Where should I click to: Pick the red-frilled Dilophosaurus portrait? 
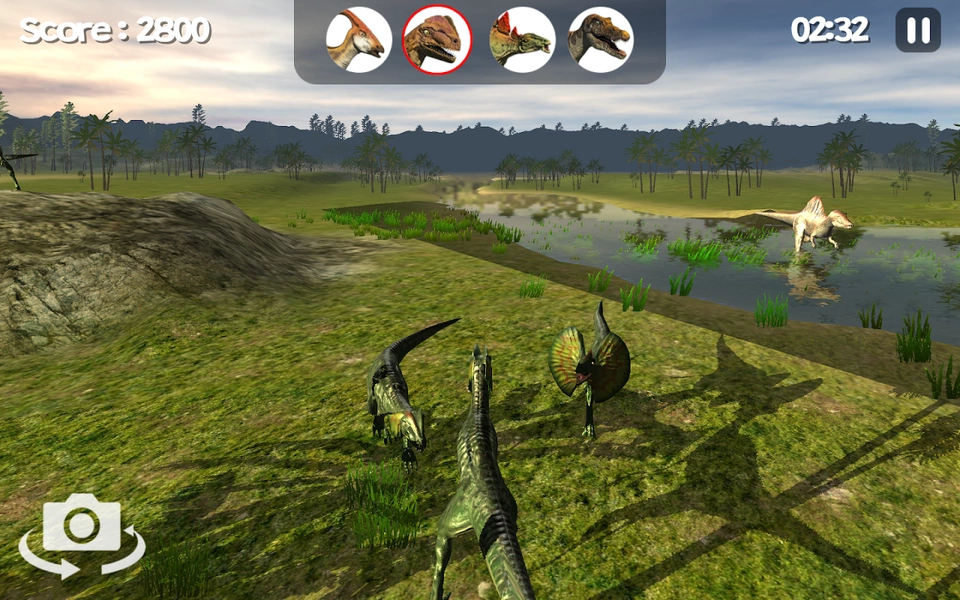coord(522,40)
